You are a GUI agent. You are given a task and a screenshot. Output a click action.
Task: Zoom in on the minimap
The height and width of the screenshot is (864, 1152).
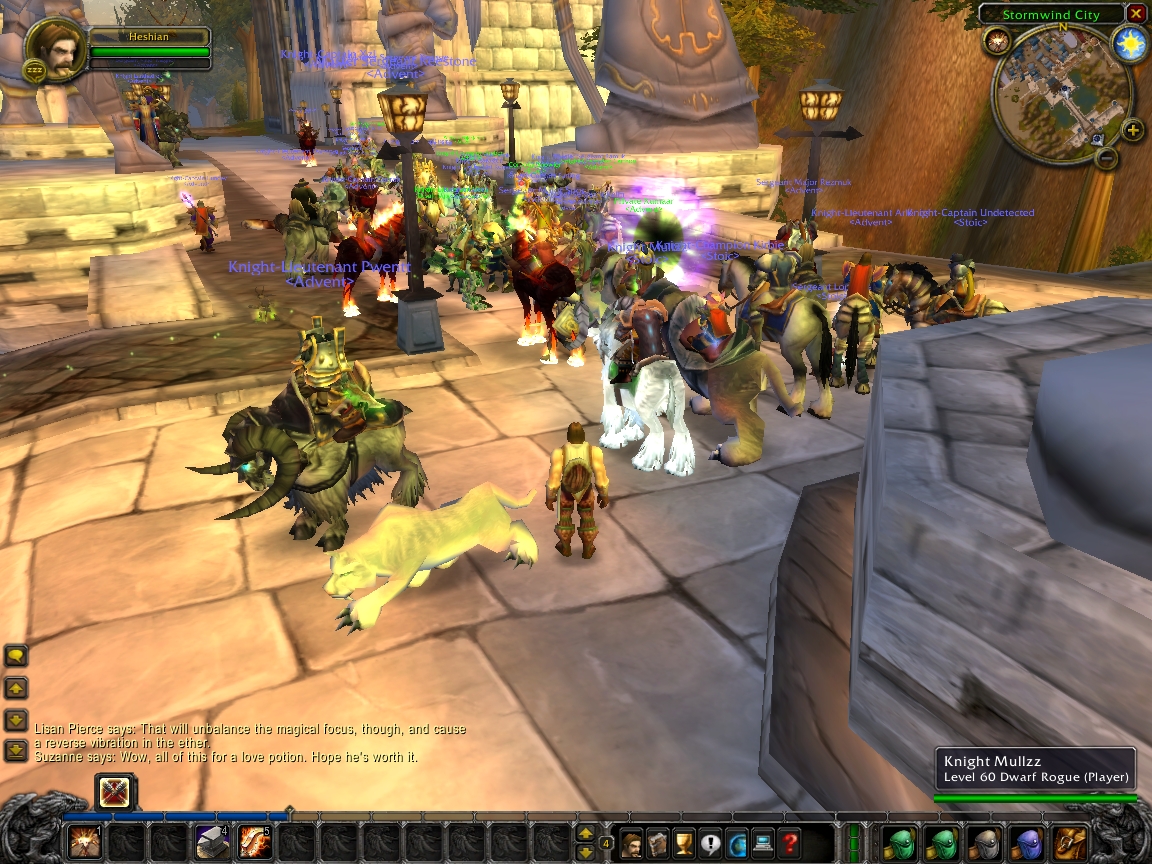tap(1132, 130)
